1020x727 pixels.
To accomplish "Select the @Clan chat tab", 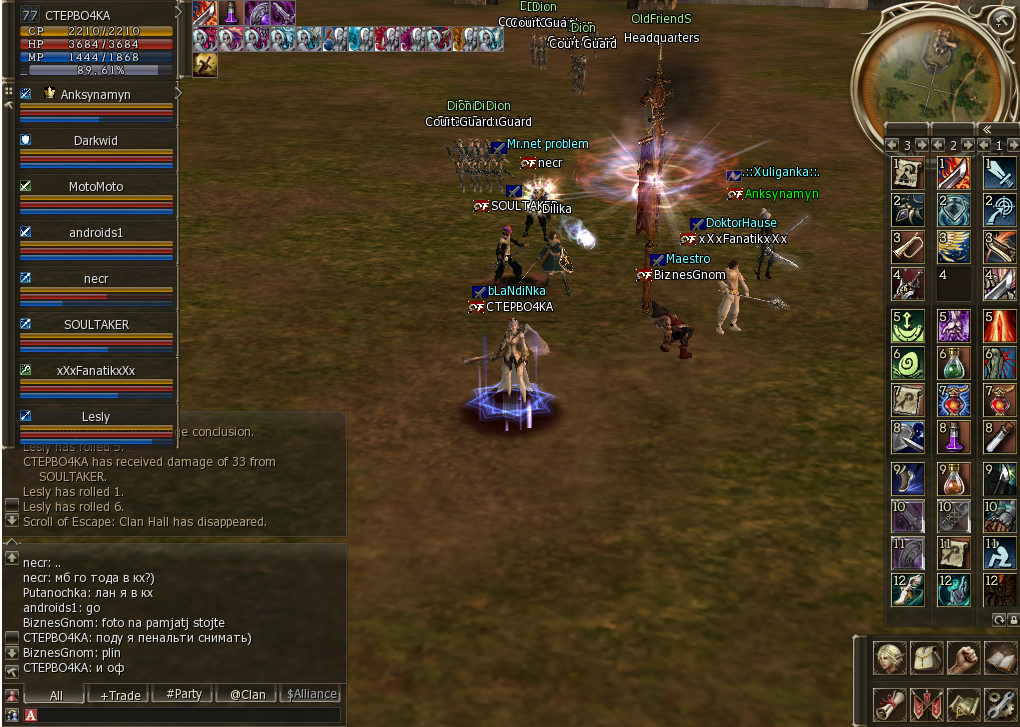I will (247, 694).
